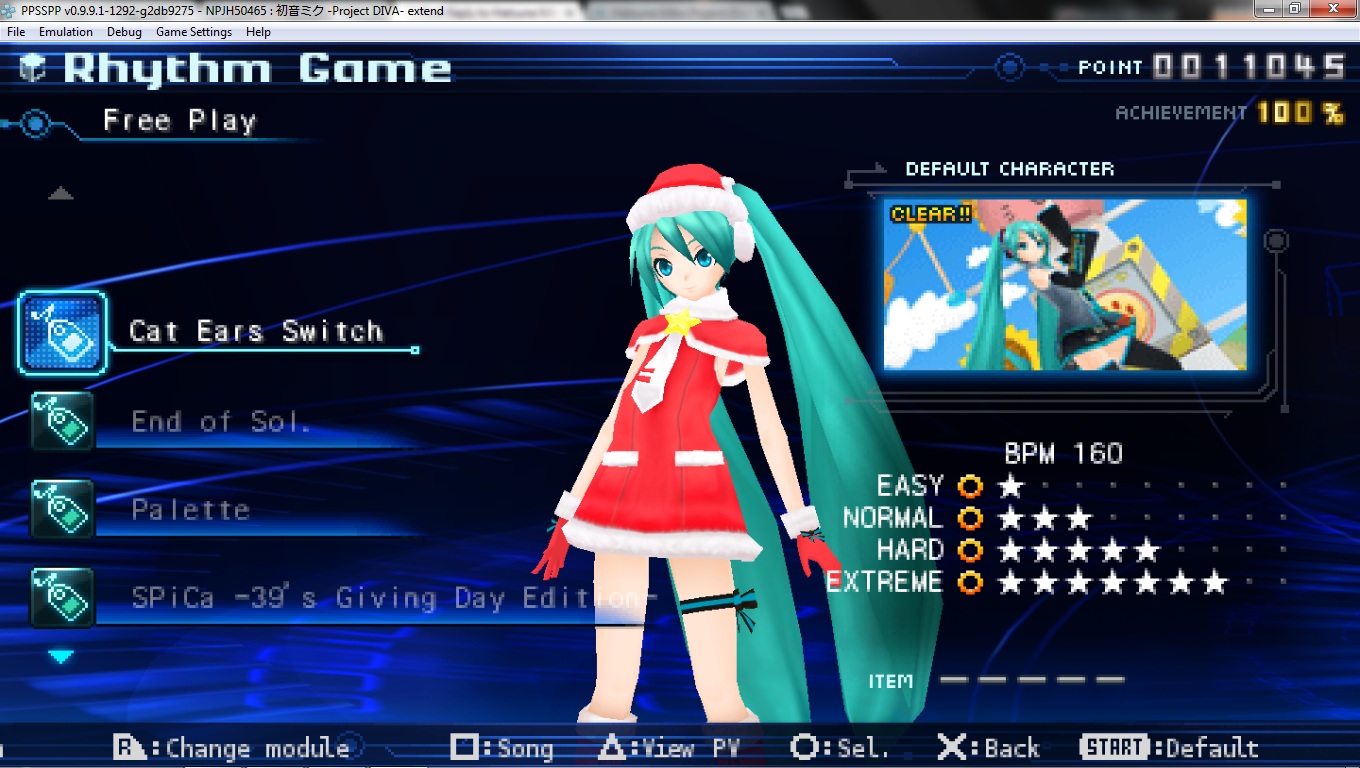Open the Debug menu

[124, 32]
